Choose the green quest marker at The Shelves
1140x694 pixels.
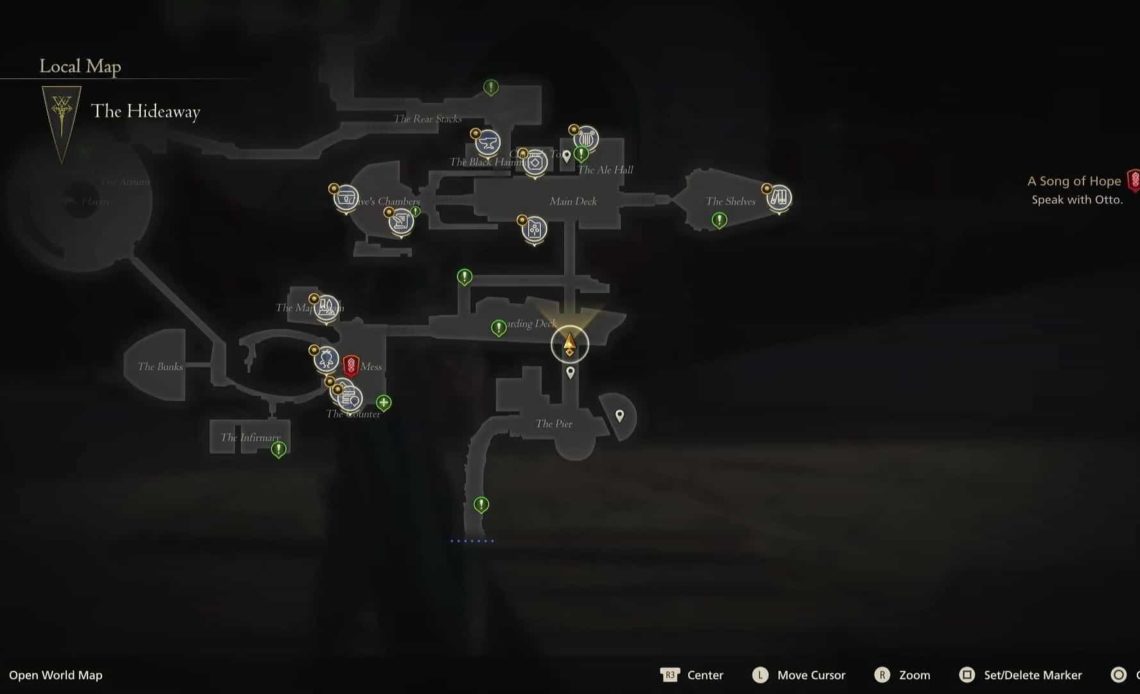717,220
